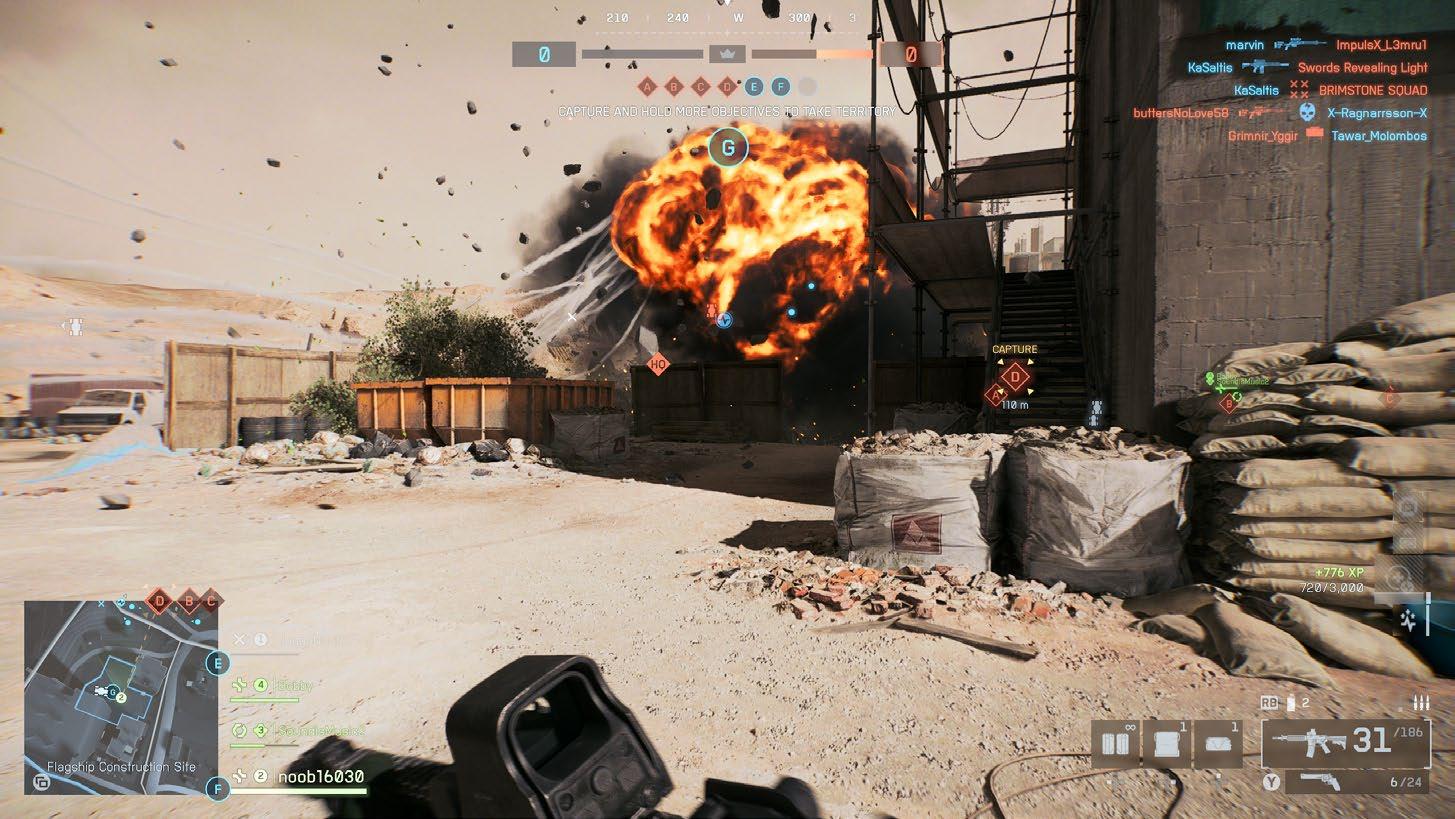Click objective A in the top objective row

click(647, 87)
